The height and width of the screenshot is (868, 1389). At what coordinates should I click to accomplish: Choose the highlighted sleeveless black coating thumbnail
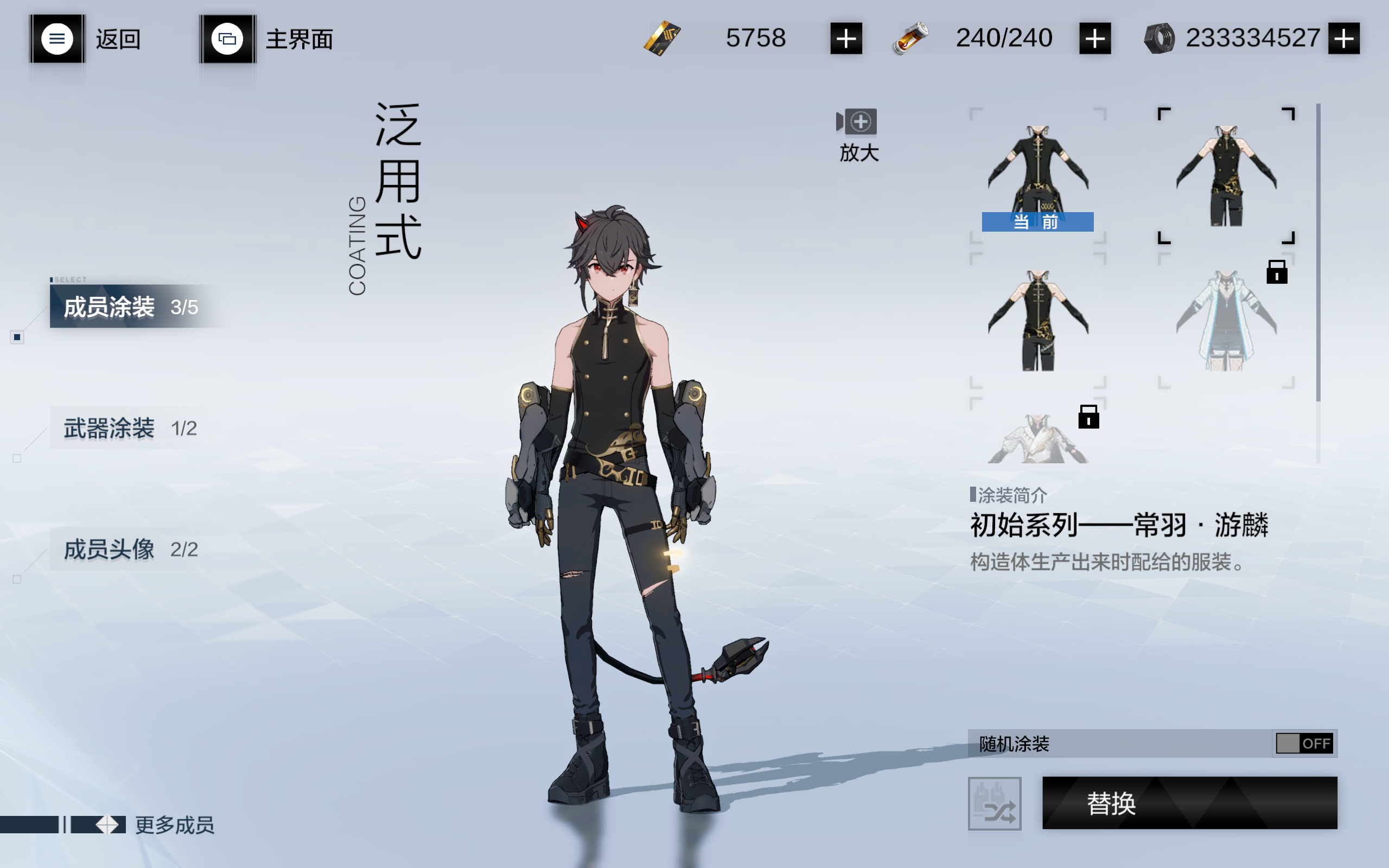click(1226, 175)
